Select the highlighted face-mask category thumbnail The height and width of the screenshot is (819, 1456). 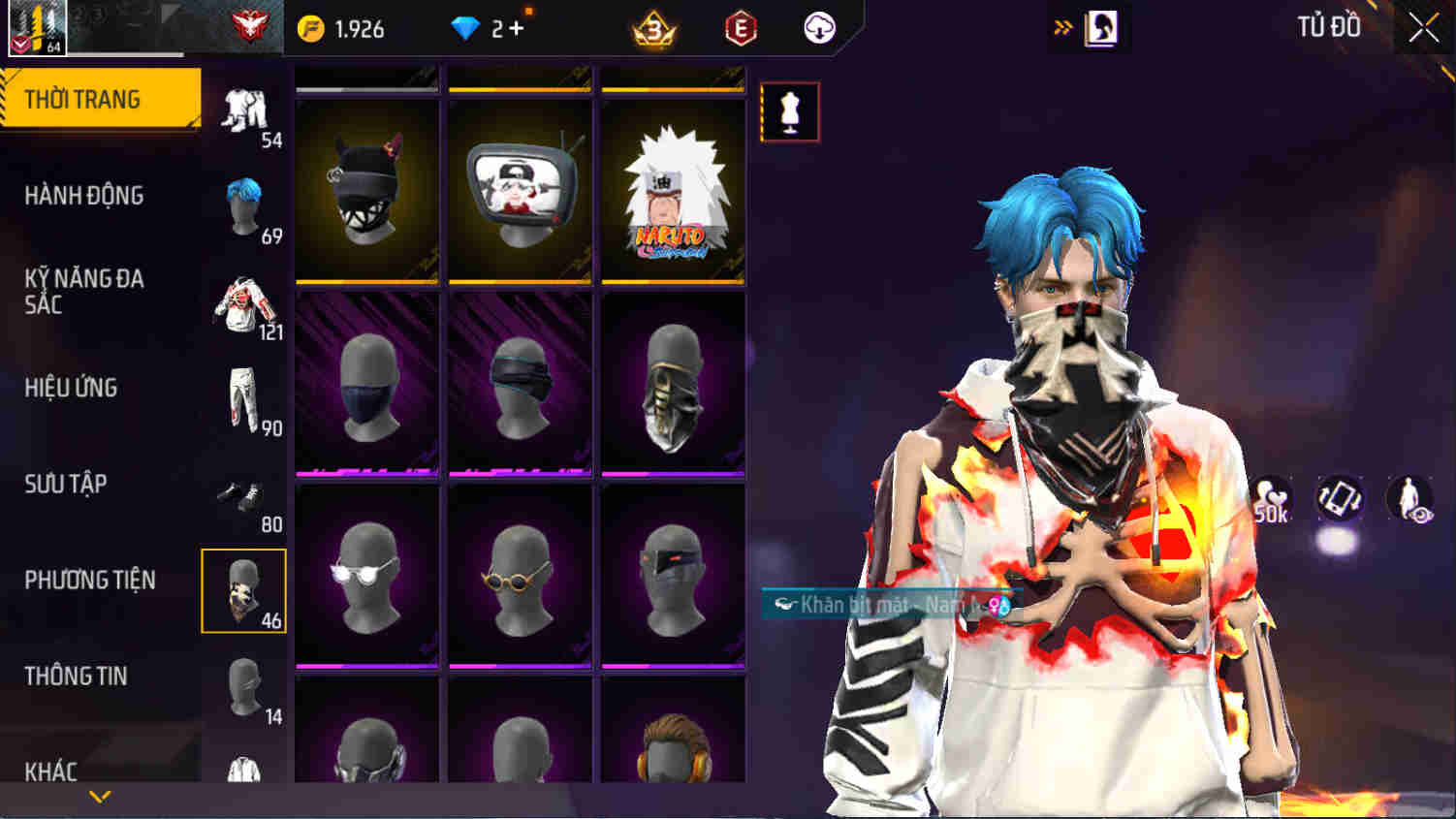coord(243,591)
